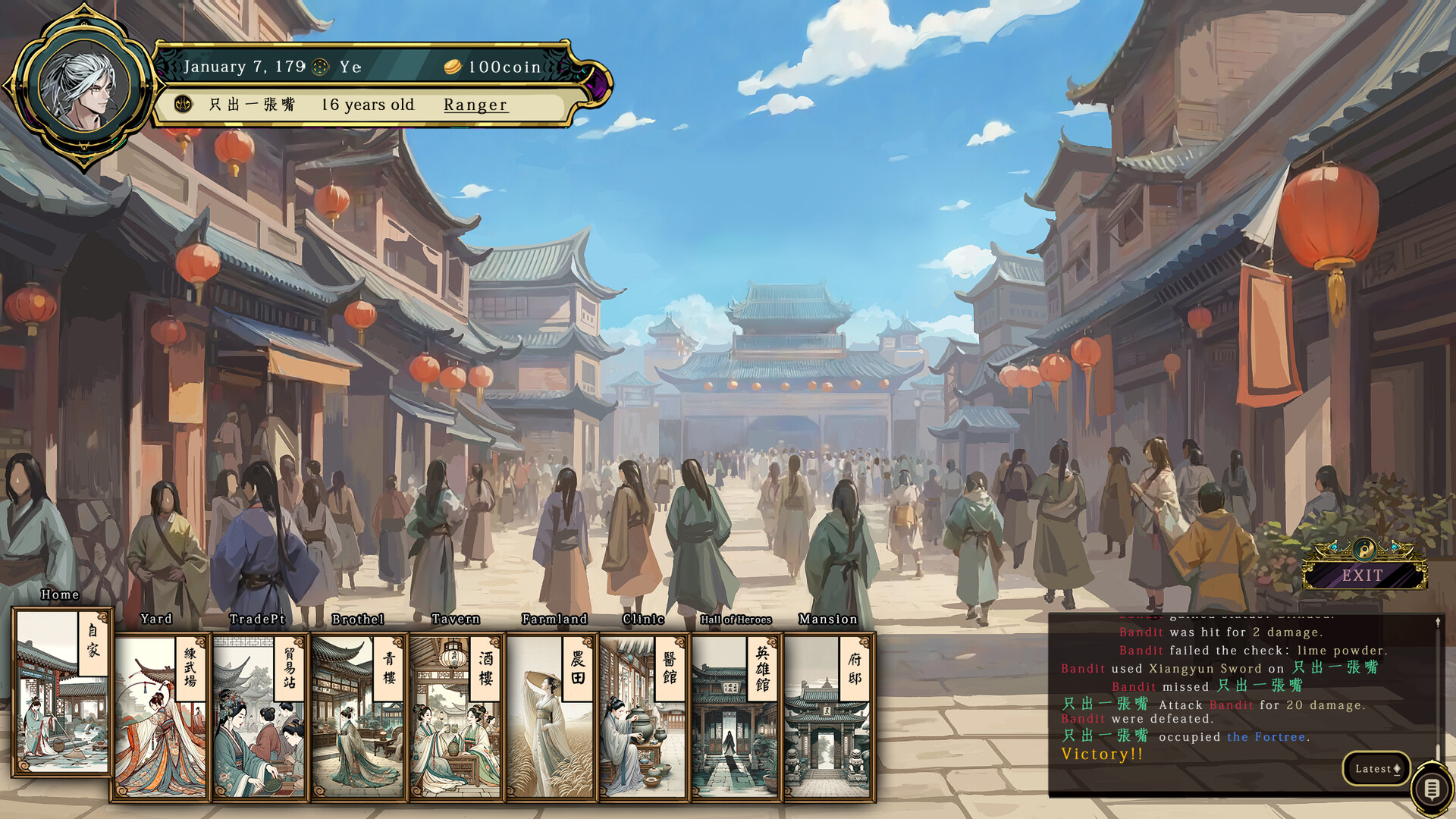The width and height of the screenshot is (1456, 819).
Task: Click the circular seal icon beside 只出一張嘴
Action: click(182, 105)
